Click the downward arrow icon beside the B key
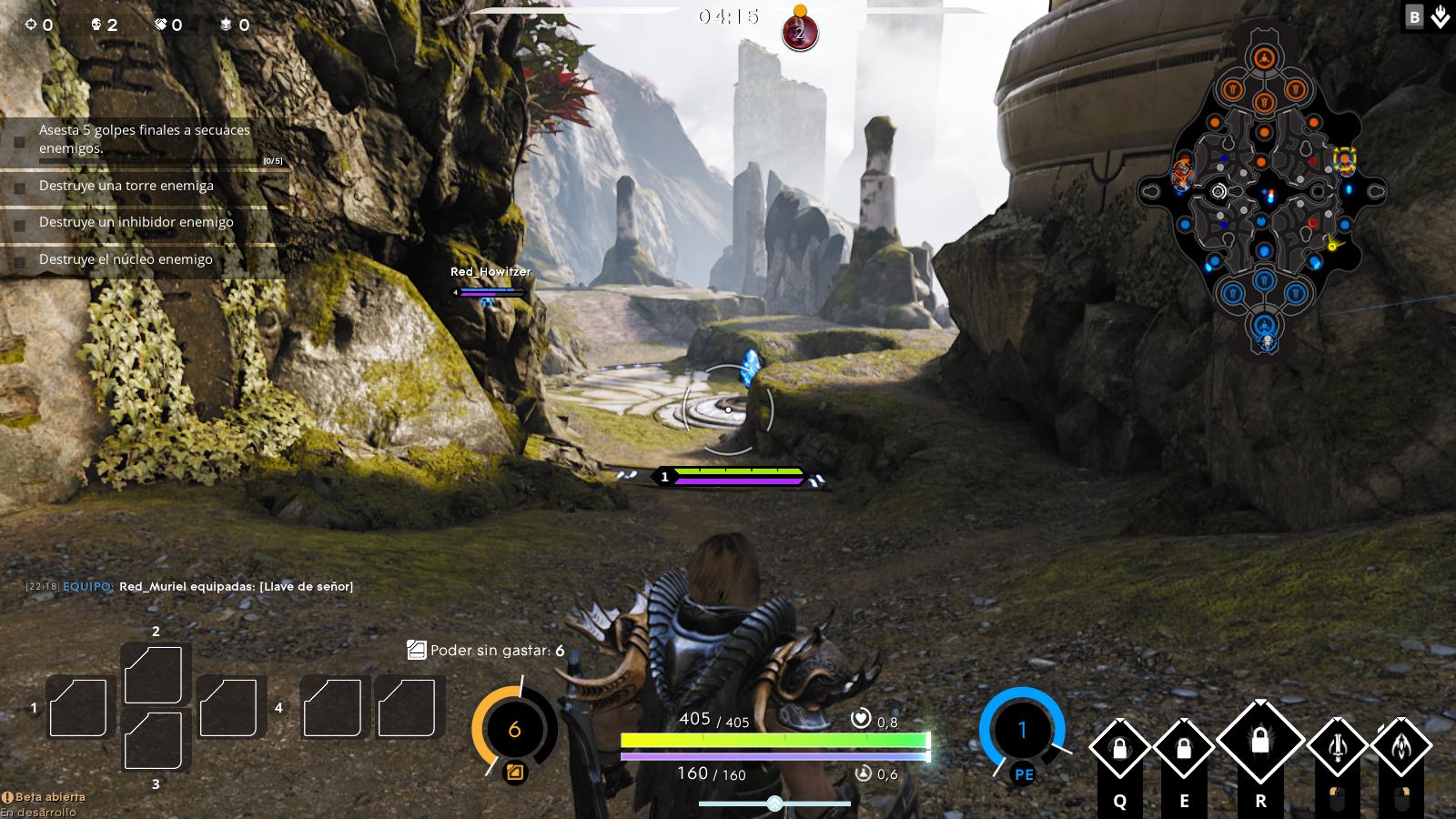 coord(1440,16)
